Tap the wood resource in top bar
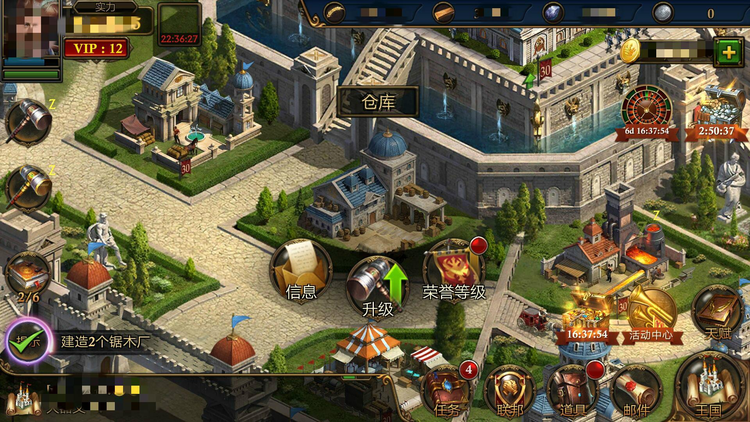Screen dimensions: 750x422 click(x=335, y=13)
